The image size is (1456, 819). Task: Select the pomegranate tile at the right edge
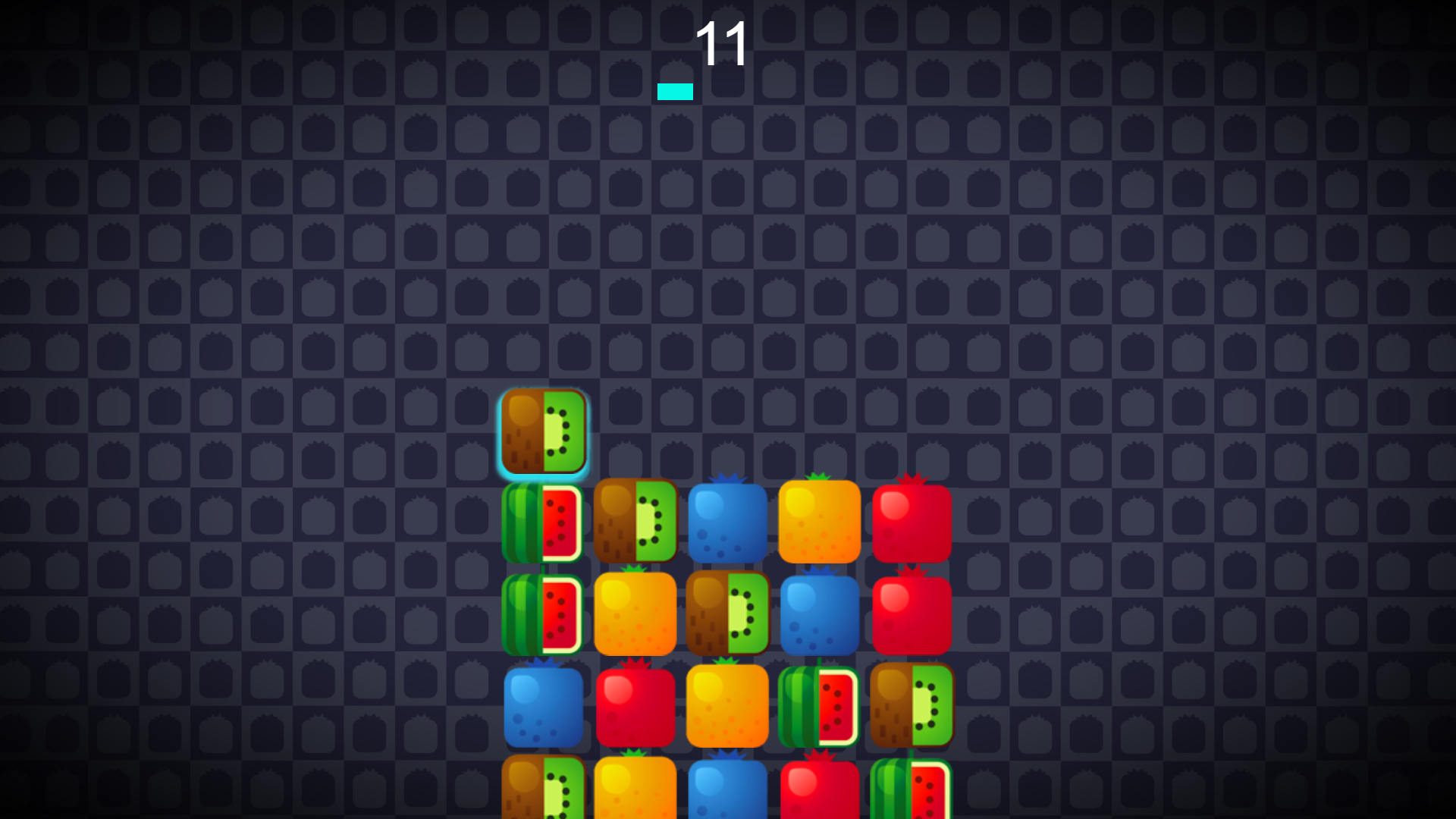910,523
